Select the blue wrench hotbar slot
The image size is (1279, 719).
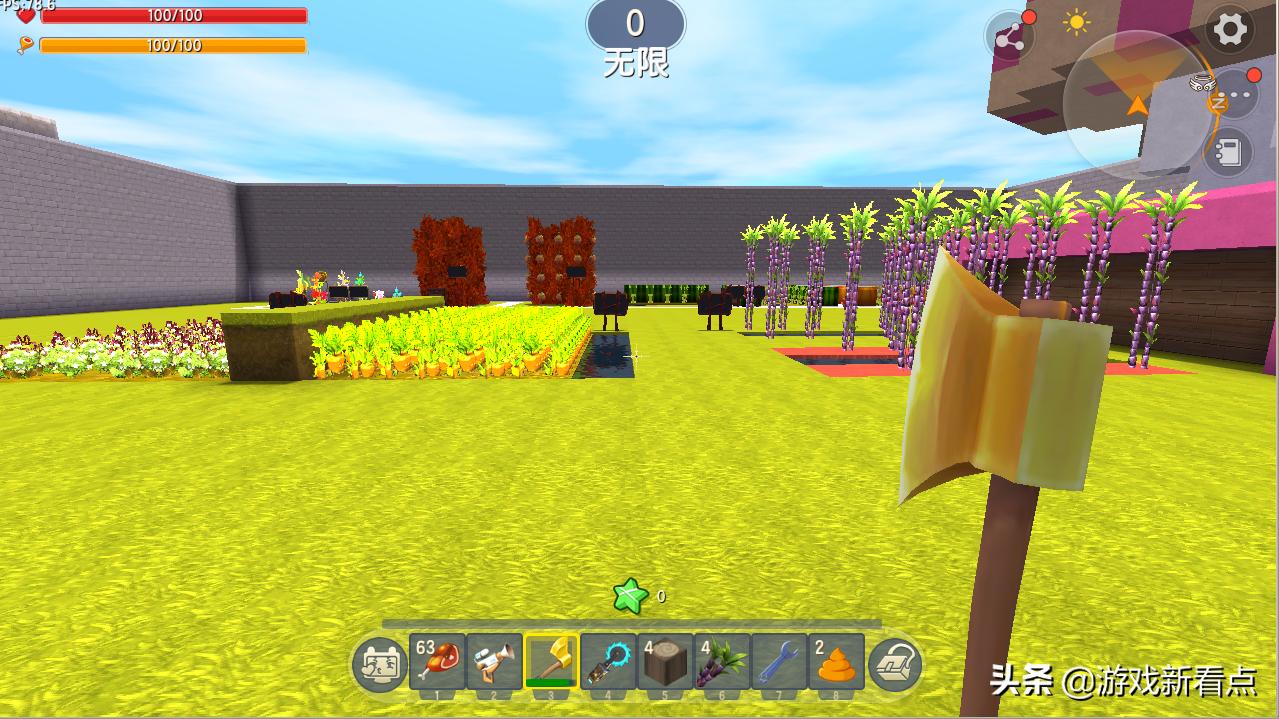point(779,661)
